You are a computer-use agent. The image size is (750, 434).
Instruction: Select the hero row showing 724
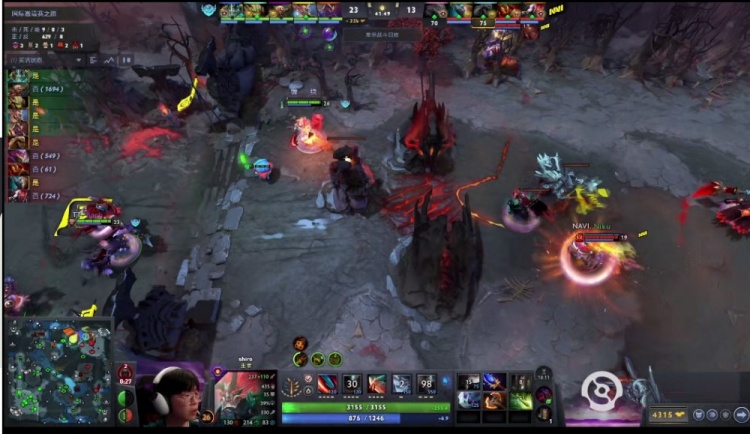click(x=20, y=195)
